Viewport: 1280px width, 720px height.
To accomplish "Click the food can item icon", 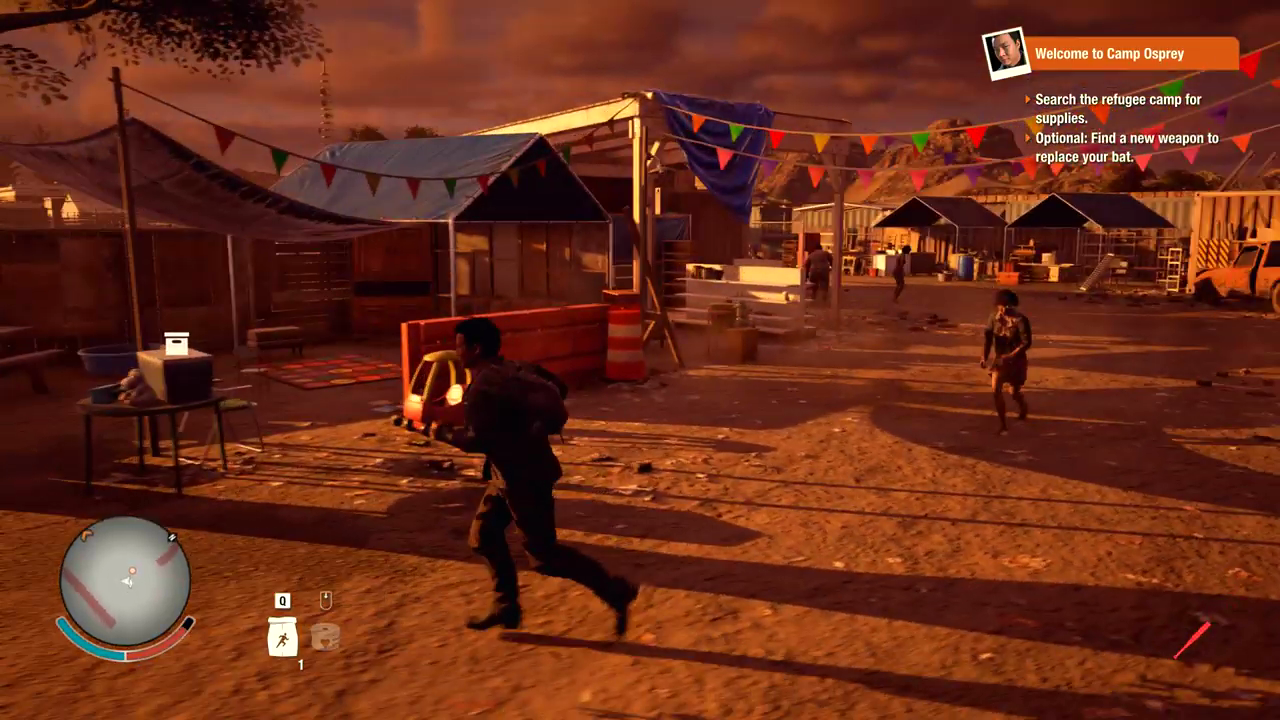I will [x=325, y=637].
